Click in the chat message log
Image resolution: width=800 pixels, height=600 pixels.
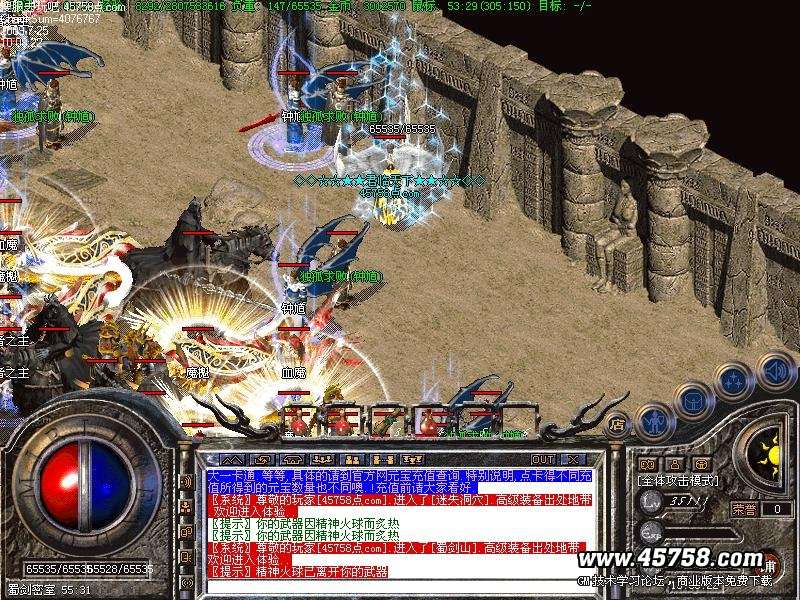coord(400,520)
